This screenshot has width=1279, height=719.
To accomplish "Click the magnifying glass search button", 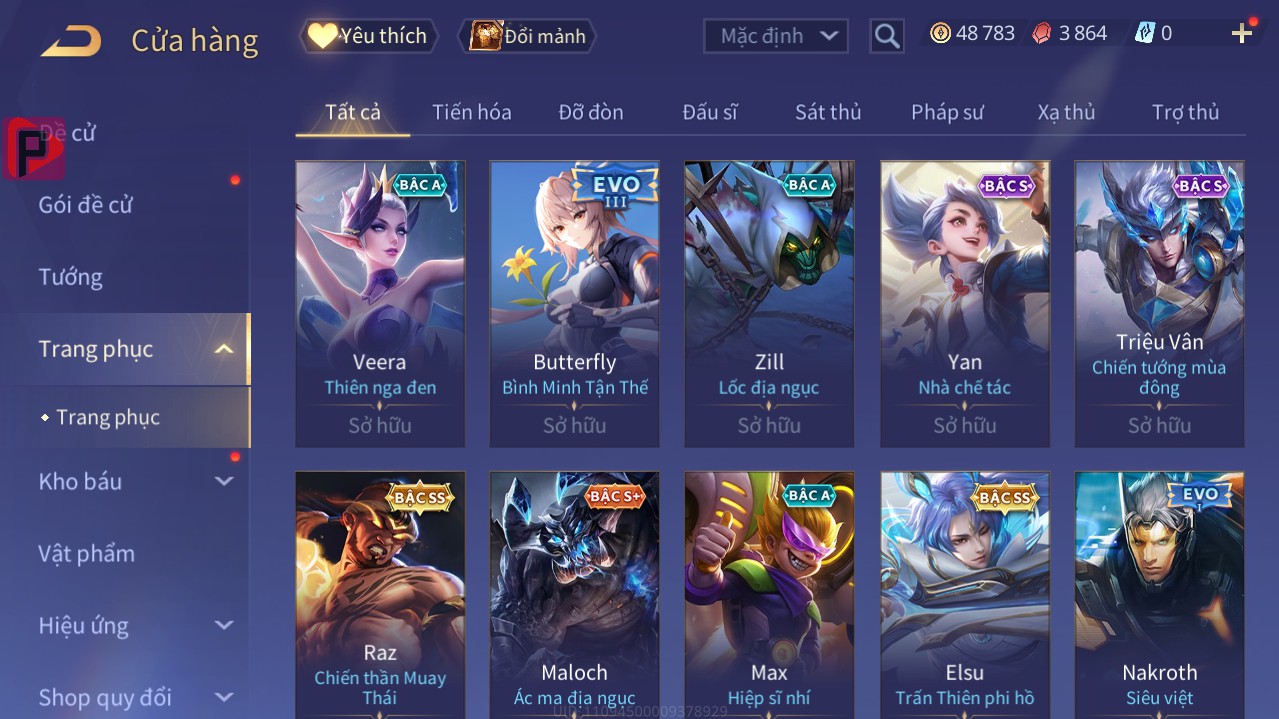I will click(x=886, y=36).
